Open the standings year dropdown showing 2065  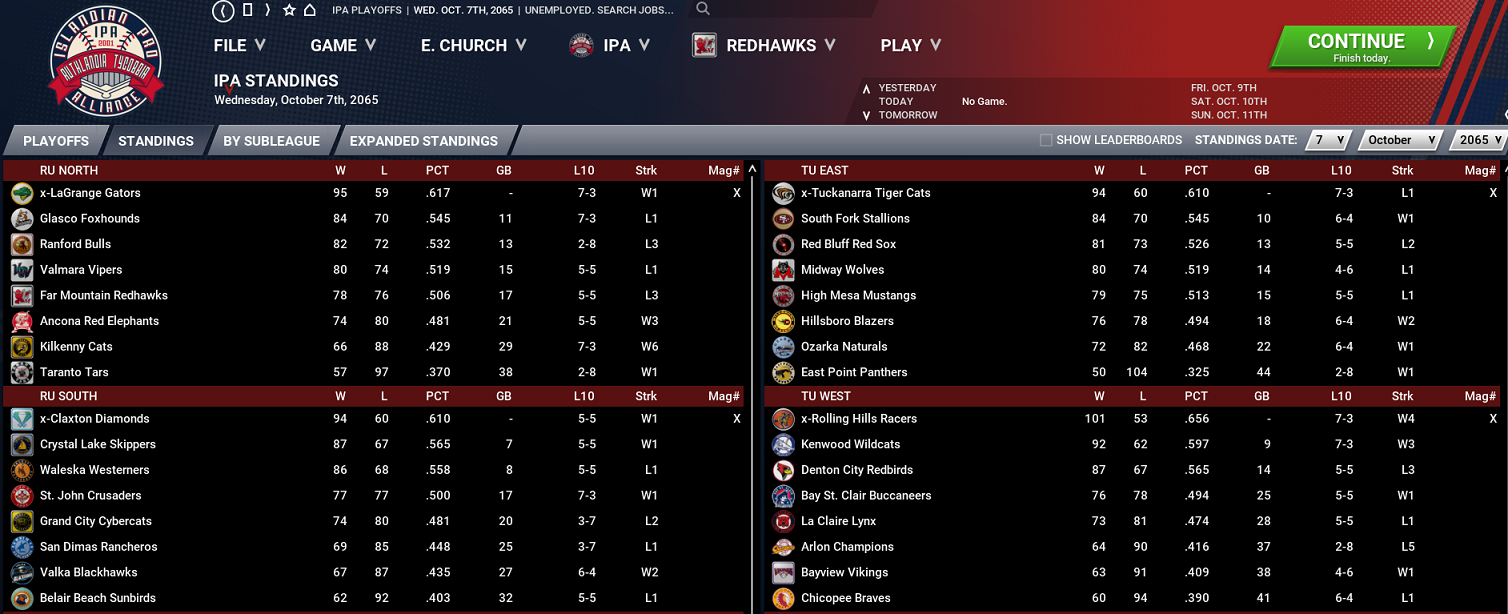pos(1479,140)
